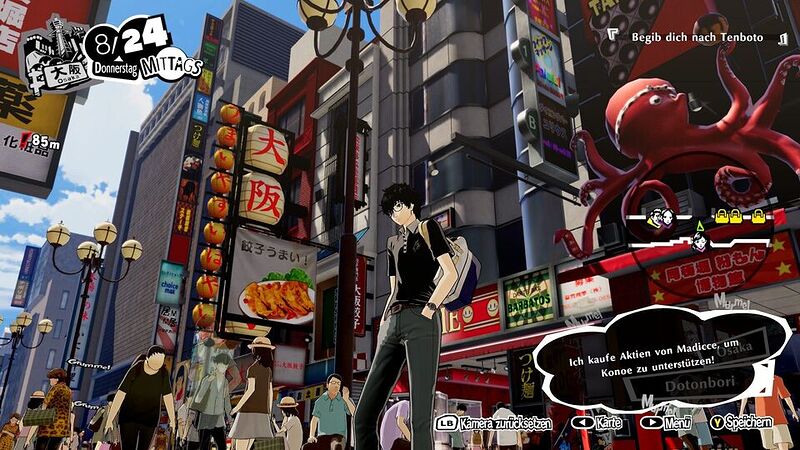Select the single-face portrait marker on the minimap
The width and height of the screenshot is (800, 450).
click(x=701, y=240)
